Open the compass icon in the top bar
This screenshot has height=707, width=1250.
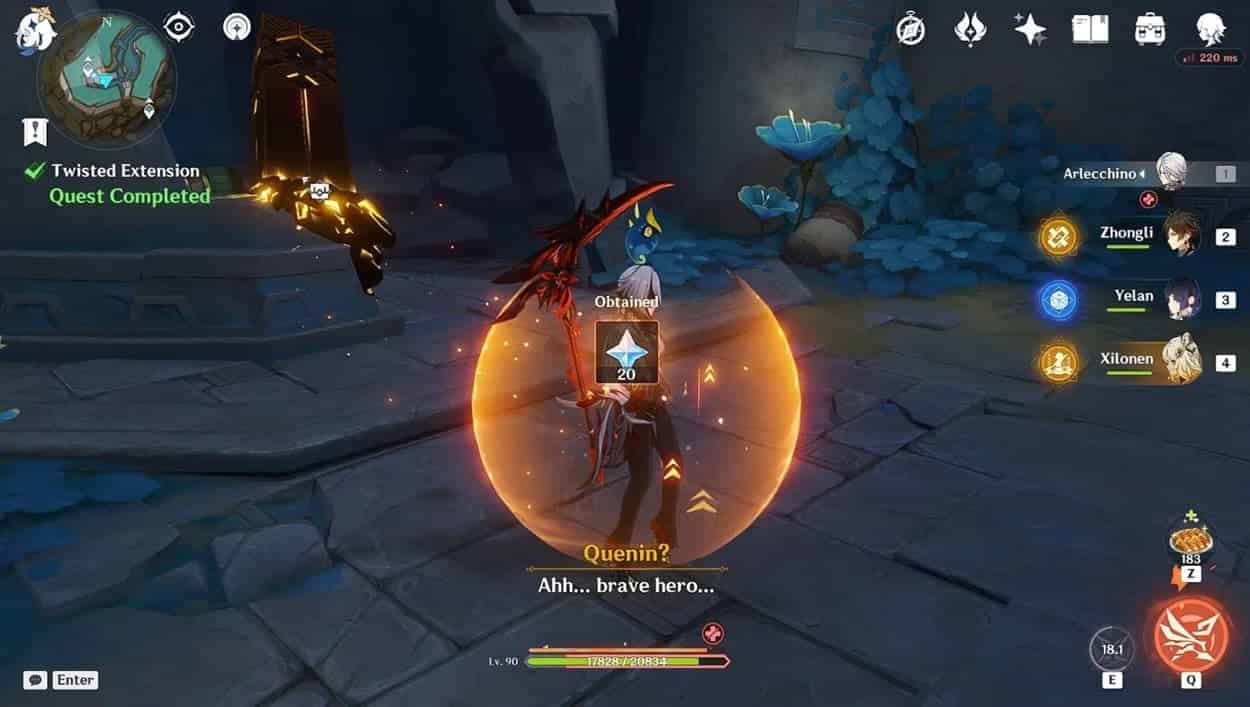point(910,29)
